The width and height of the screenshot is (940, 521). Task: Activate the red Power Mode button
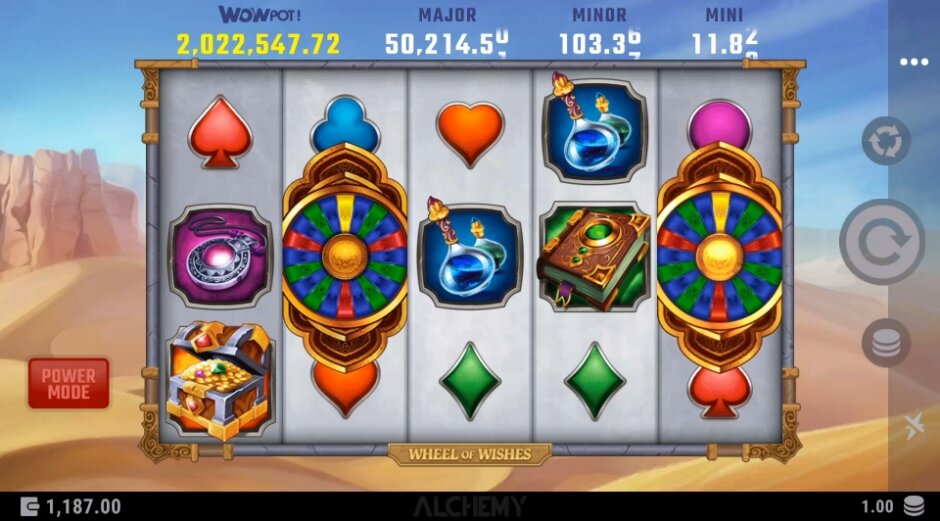(x=68, y=383)
